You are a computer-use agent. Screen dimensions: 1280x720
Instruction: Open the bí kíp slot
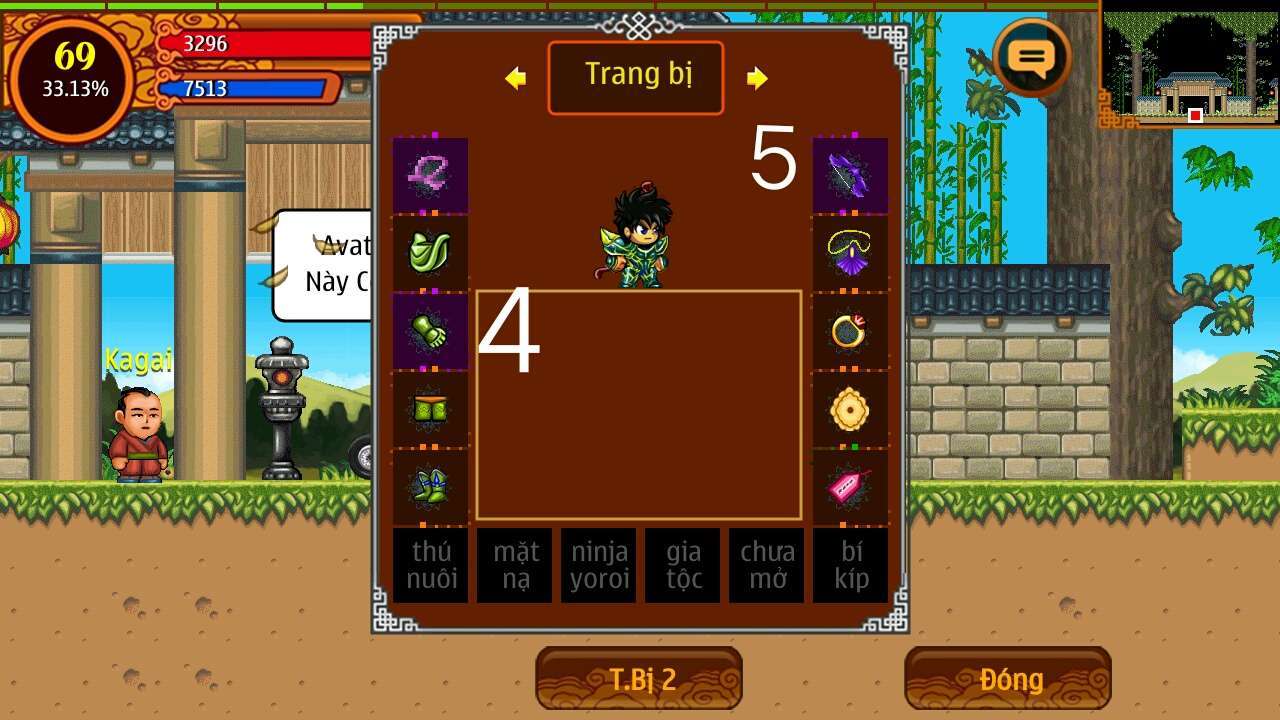[x=850, y=565]
